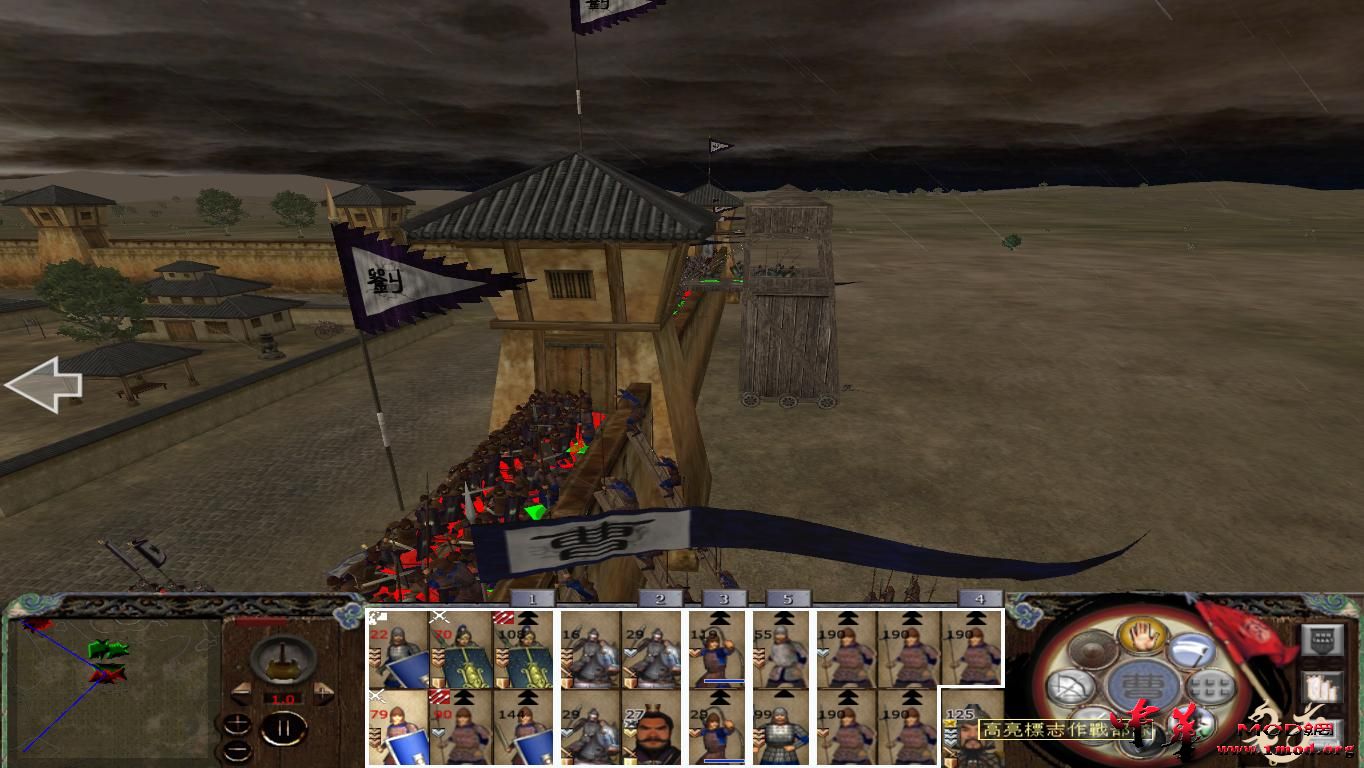
Task: Select the bow icon on the command wheel
Action: (1070, 686)
